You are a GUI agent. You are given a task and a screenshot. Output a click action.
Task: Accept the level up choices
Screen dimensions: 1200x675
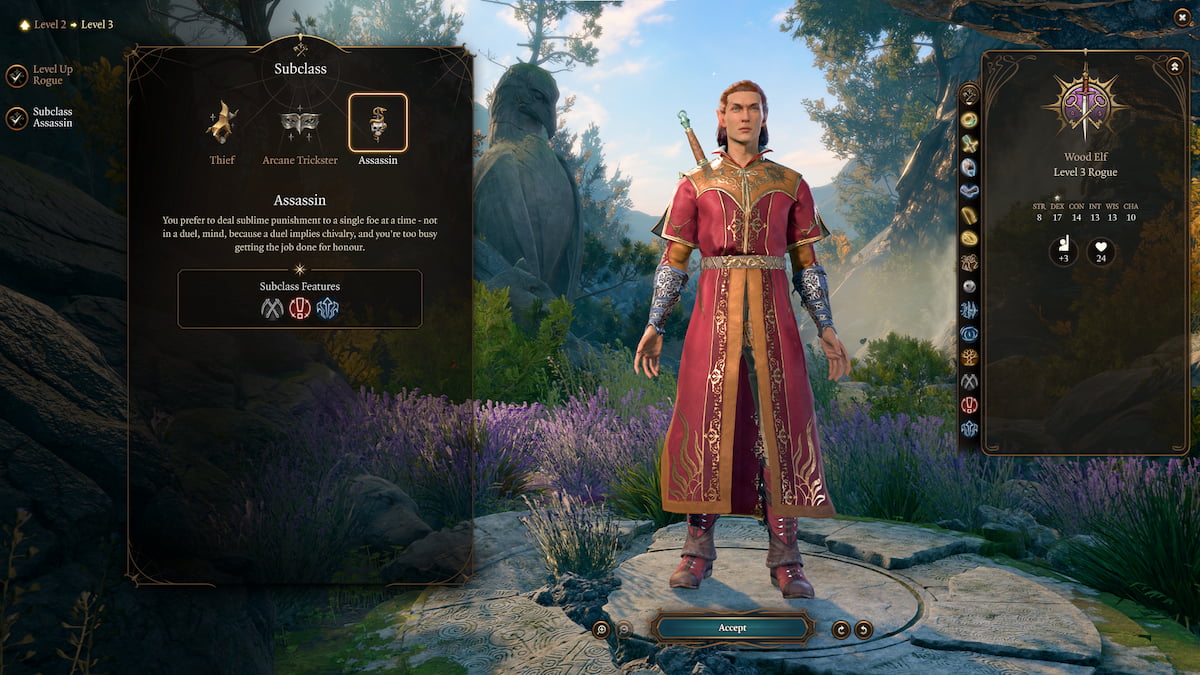[732, 628]
